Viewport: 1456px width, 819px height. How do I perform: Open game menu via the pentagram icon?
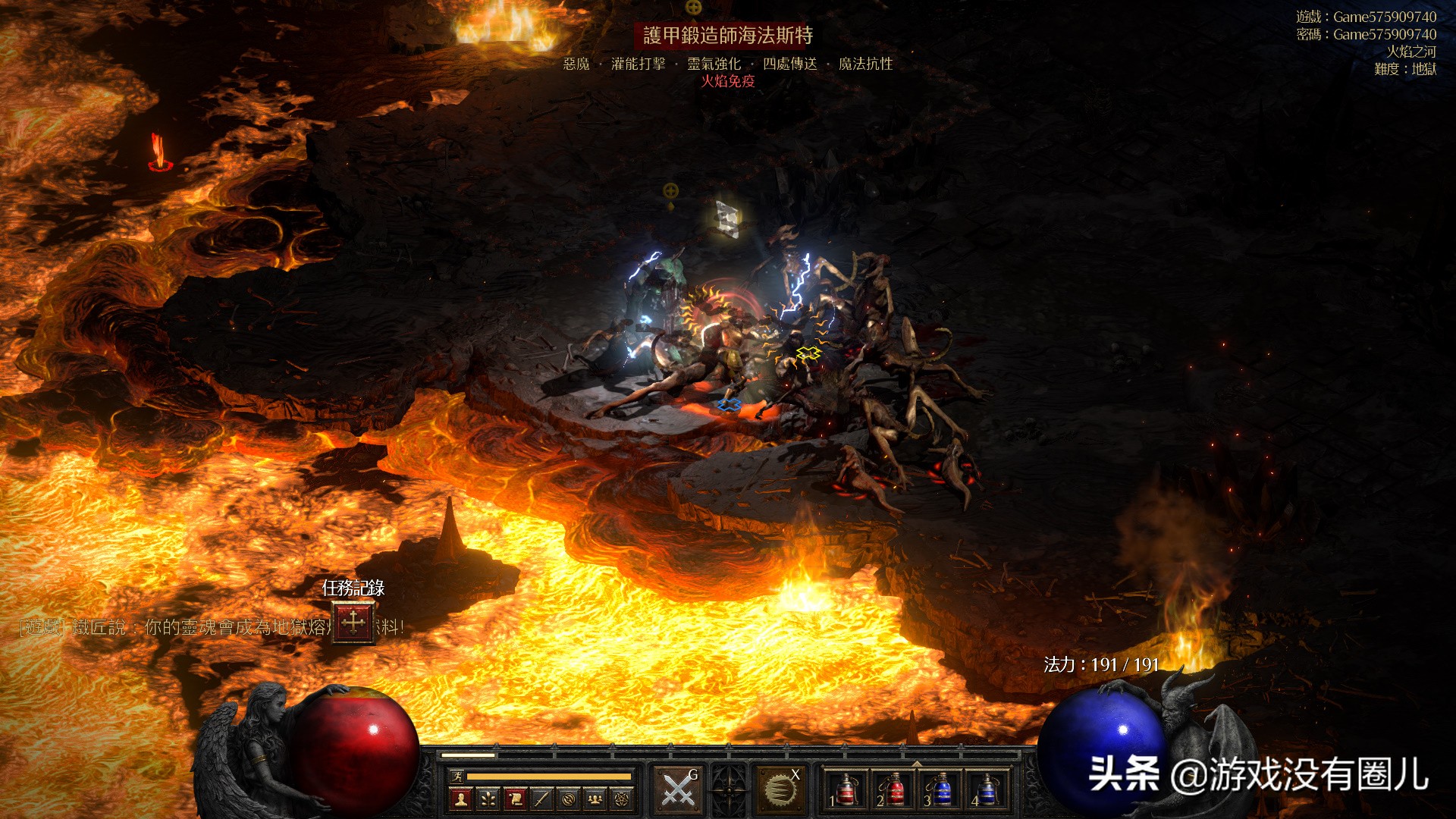[622, 798]
